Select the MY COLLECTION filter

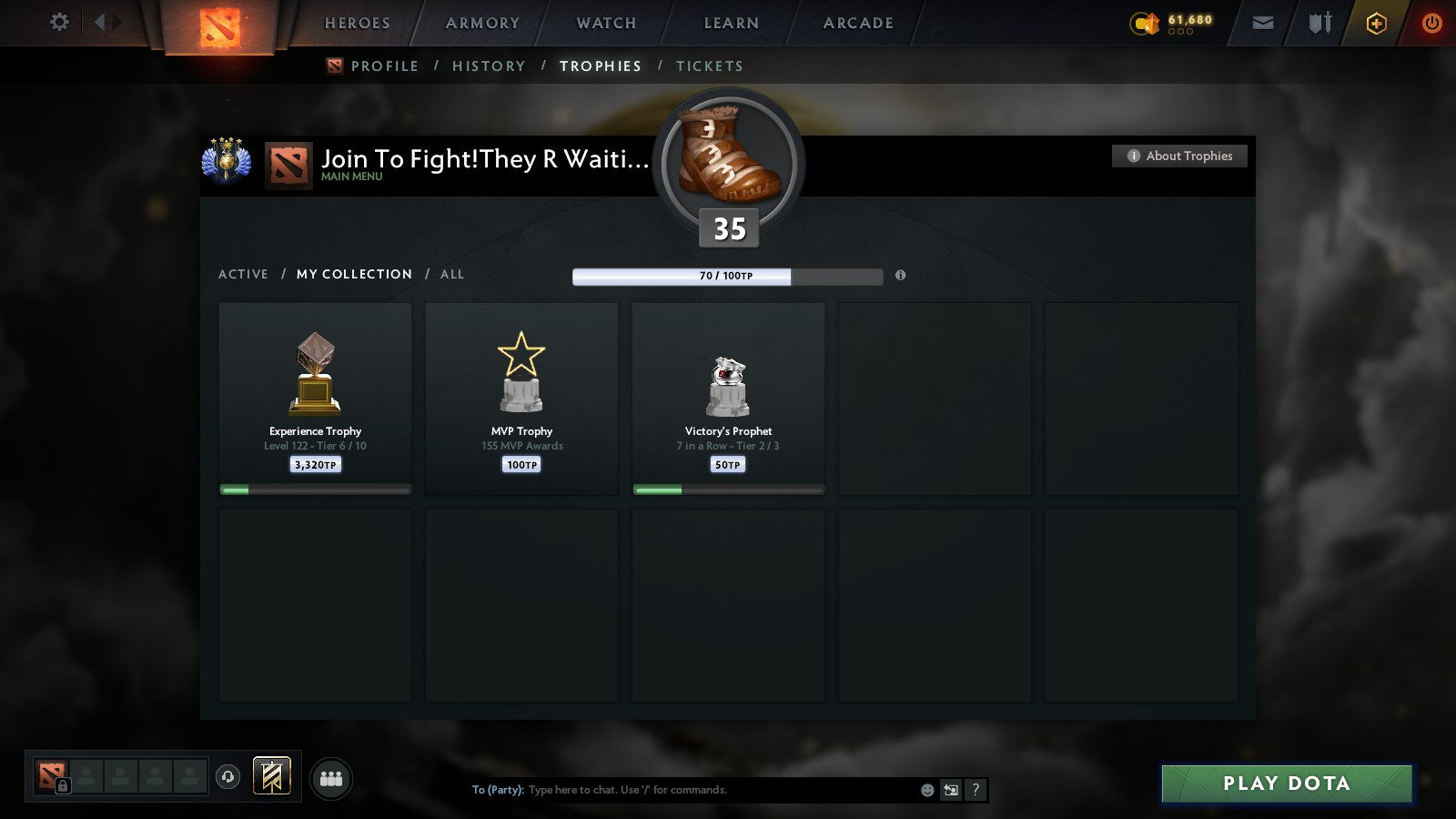353,274
